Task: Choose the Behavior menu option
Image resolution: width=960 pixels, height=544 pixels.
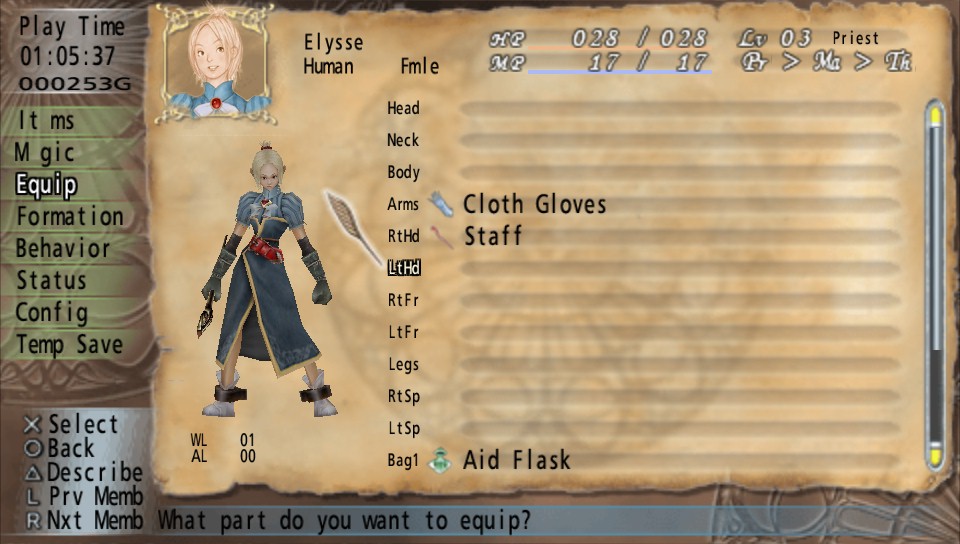Action: pos(63,249)
